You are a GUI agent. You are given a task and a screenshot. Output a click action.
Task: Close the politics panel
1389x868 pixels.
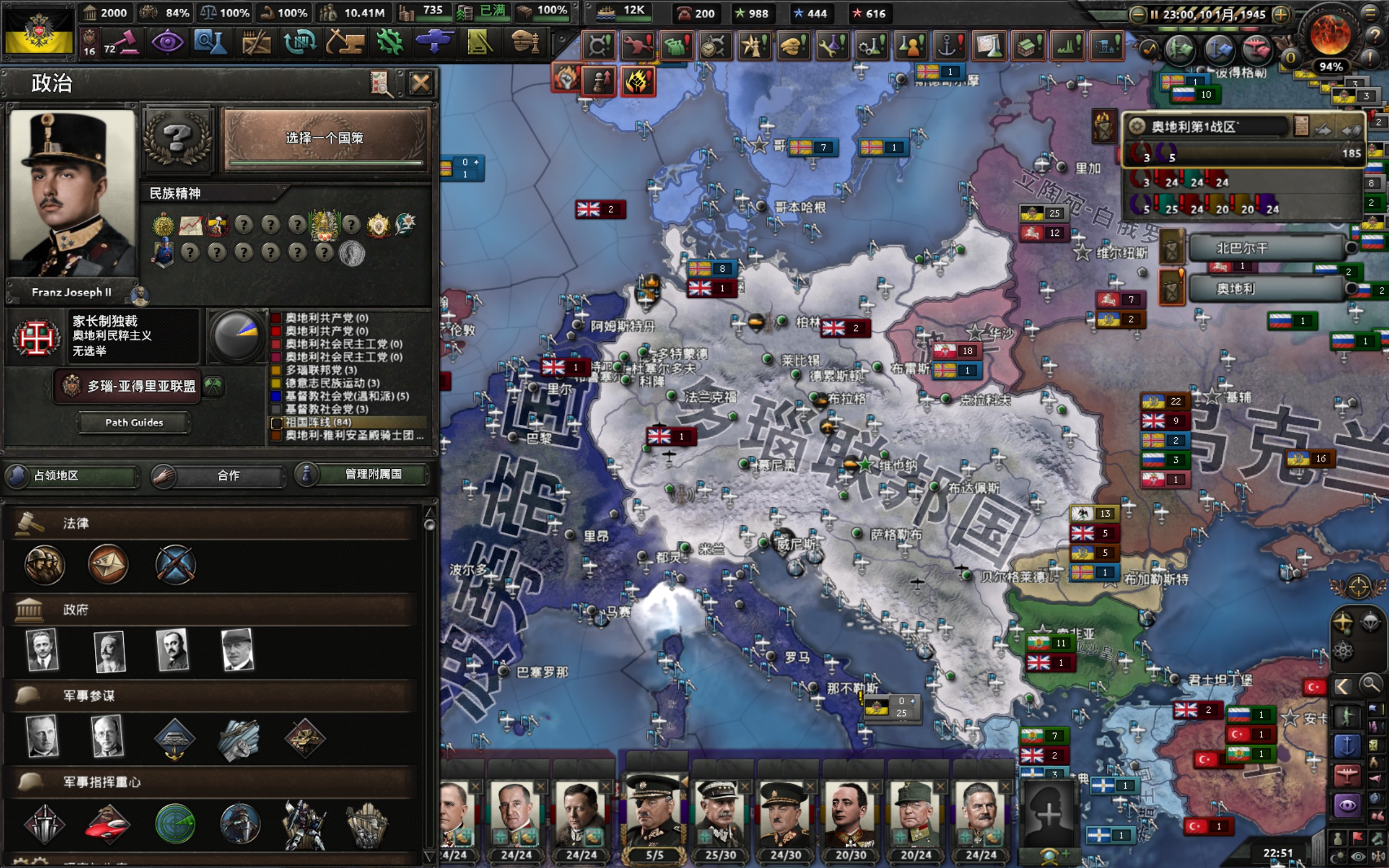click(x=420, y=84)
